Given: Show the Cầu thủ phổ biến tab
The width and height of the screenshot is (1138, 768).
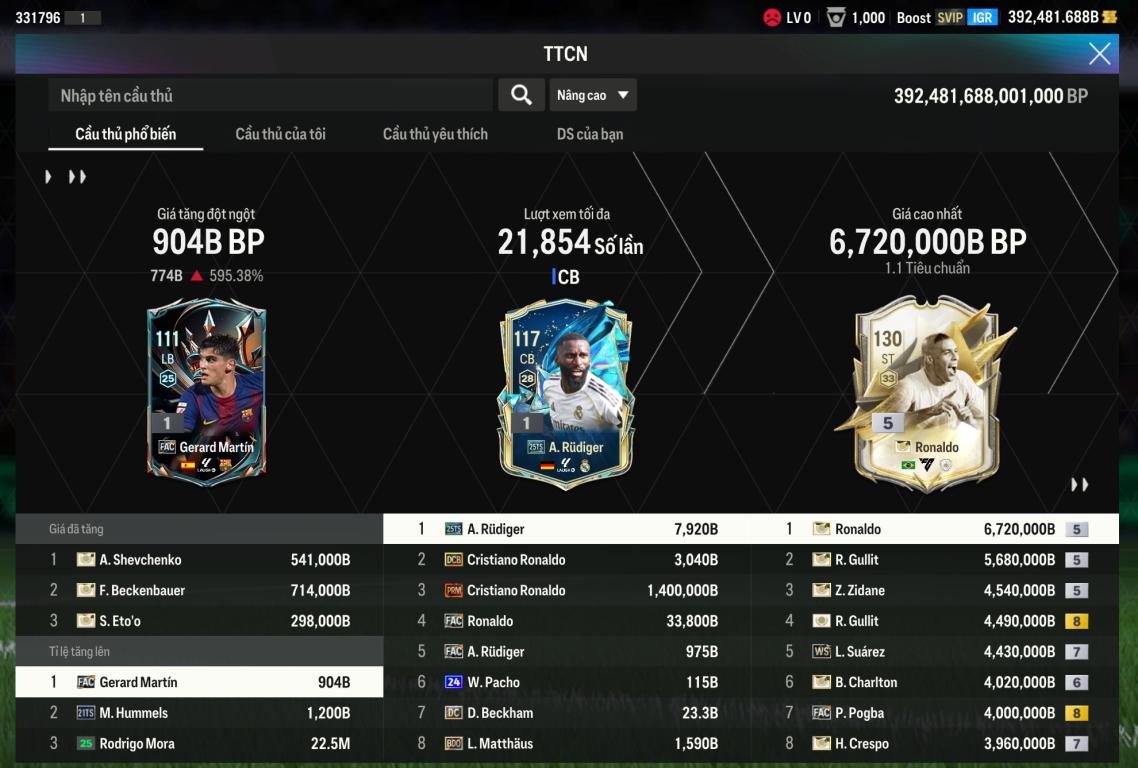Looking at the screenshot, I should pos(126,134).
